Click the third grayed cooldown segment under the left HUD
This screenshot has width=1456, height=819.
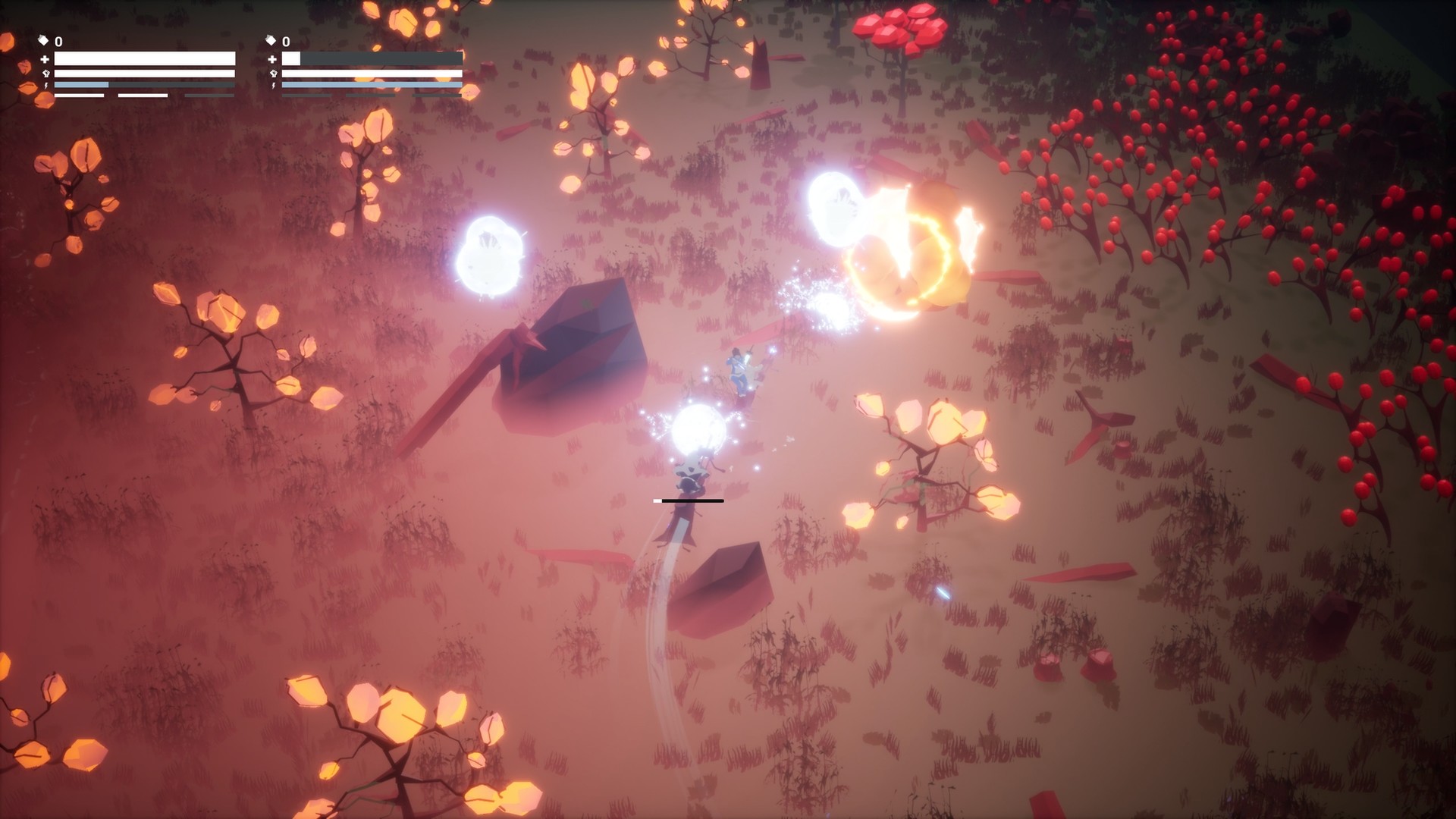click(x=208, y=94)
